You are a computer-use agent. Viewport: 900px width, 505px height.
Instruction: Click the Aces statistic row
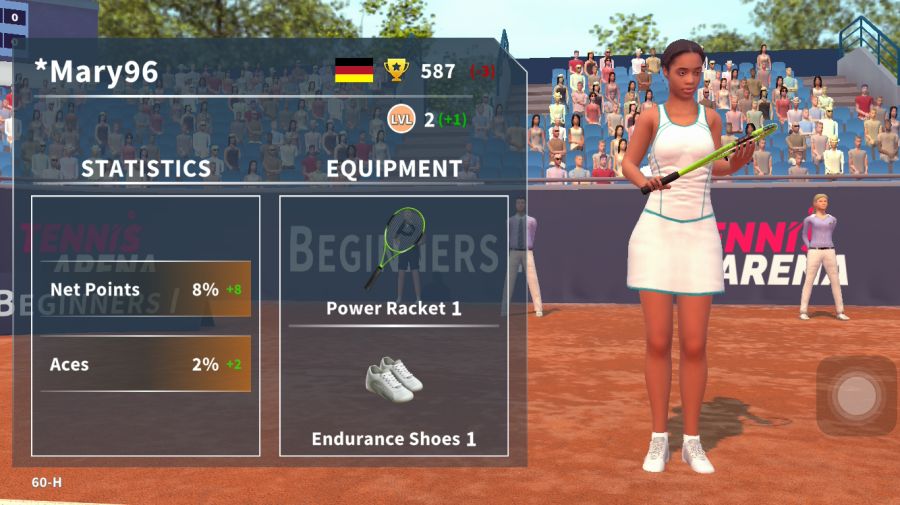click(146, 365)
